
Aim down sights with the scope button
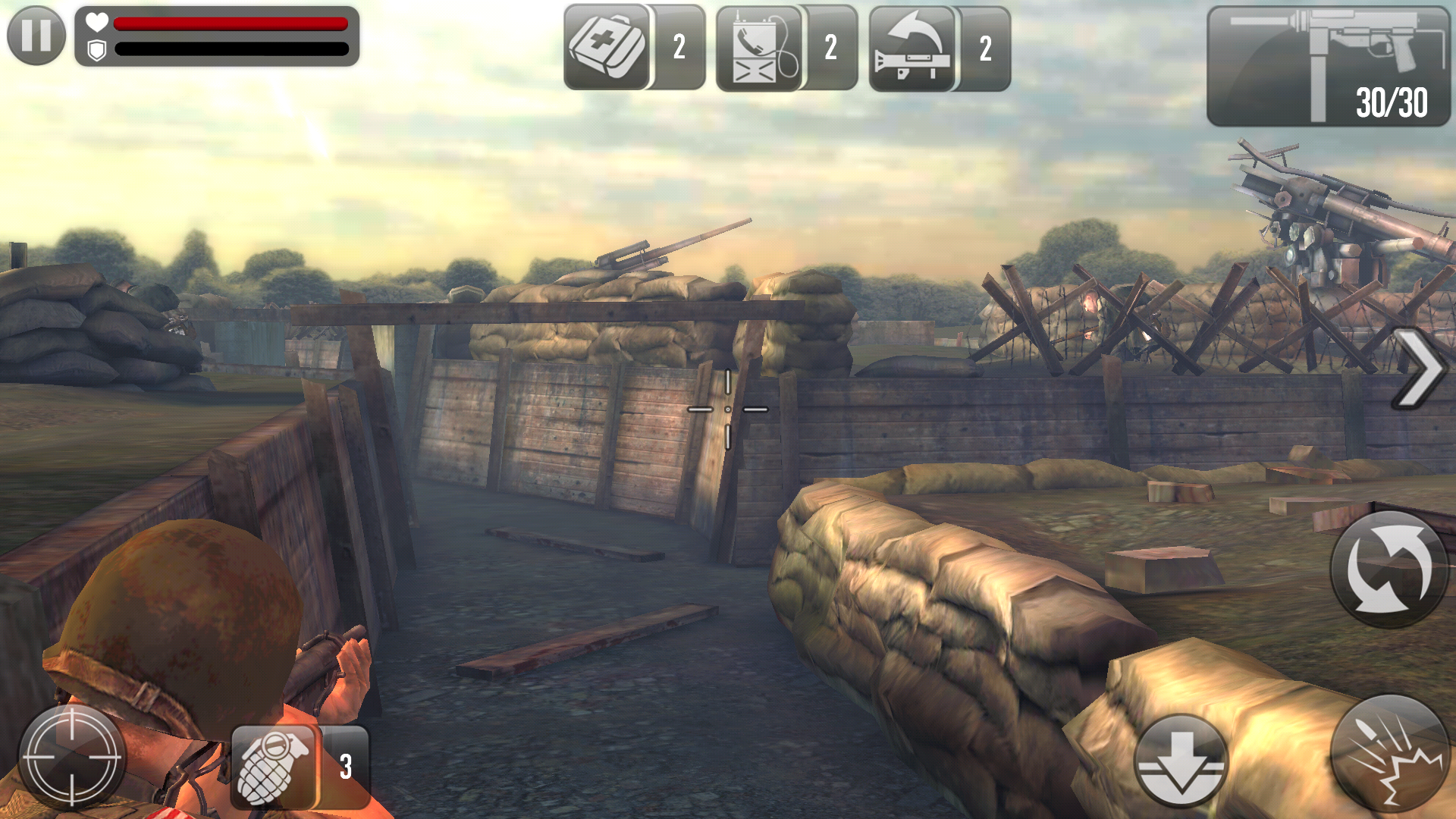click(72, 756)
